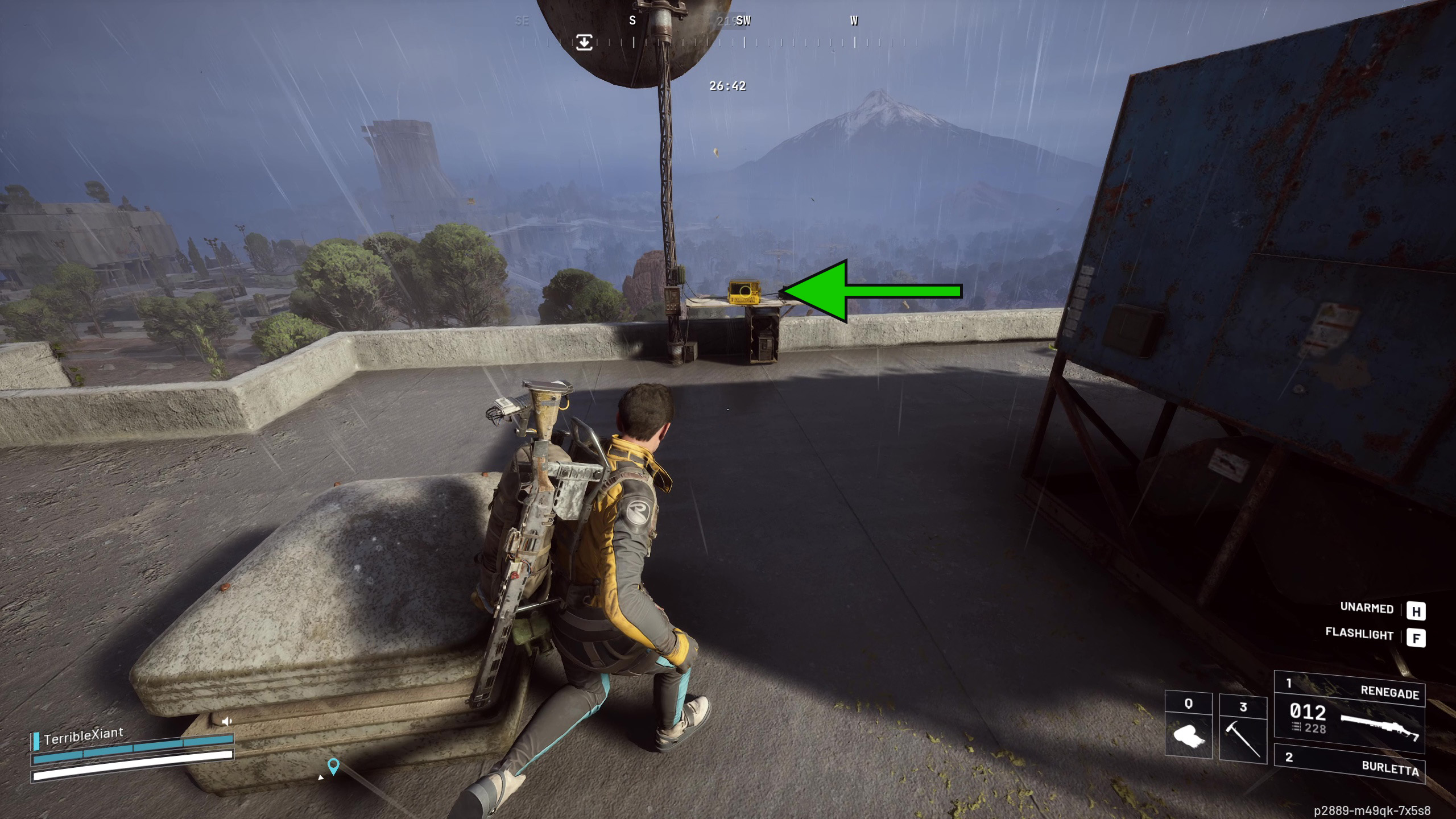
Task: Switch to the Burletta weapon slot
Action: click(x=1349, y=764)
